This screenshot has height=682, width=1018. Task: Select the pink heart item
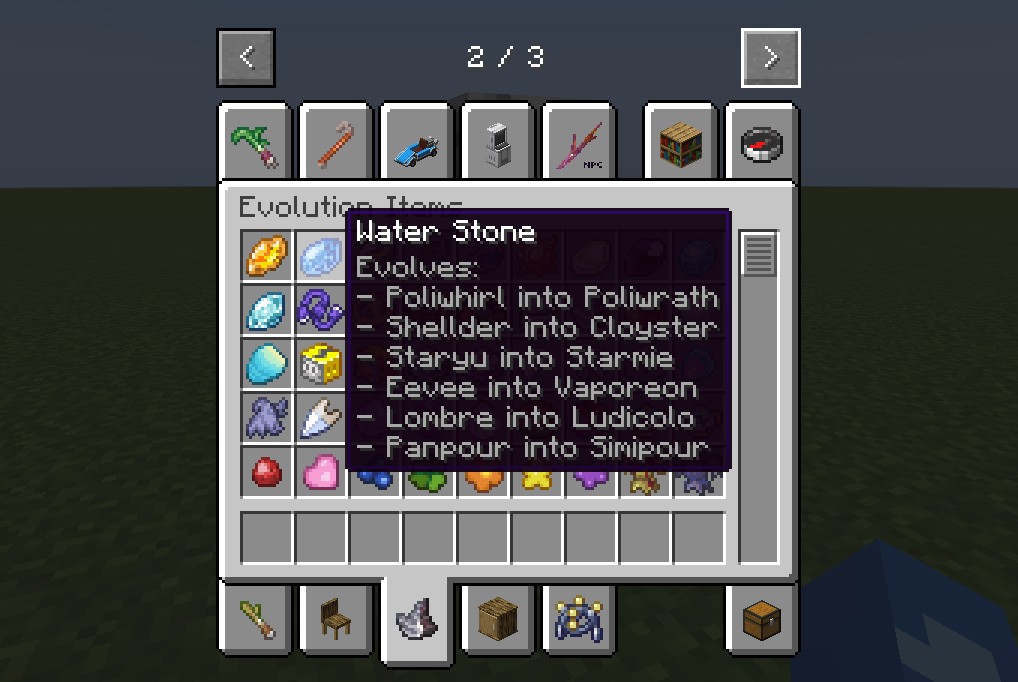tap(321, 471)
